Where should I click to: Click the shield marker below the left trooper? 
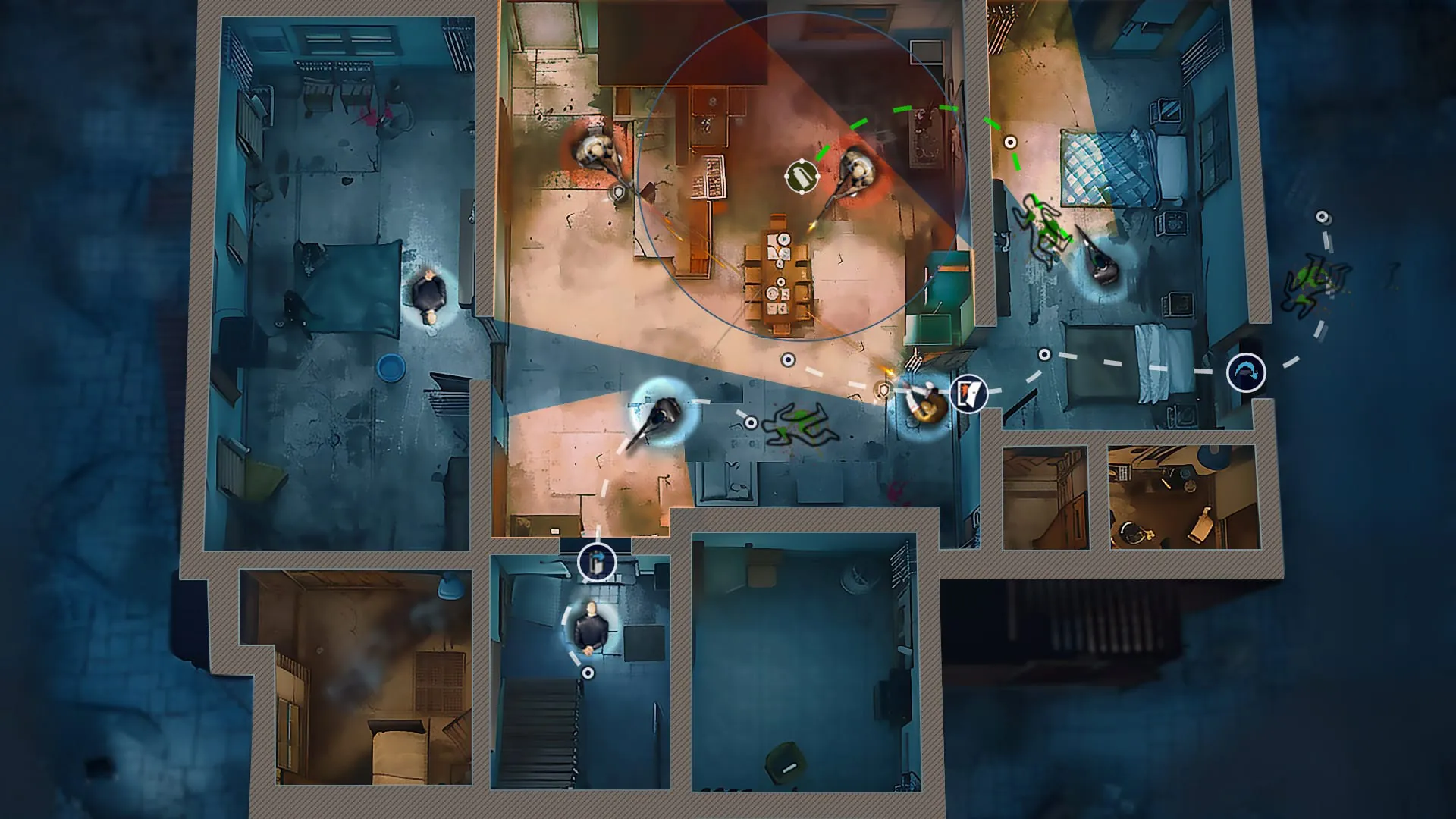coord(618,192)
